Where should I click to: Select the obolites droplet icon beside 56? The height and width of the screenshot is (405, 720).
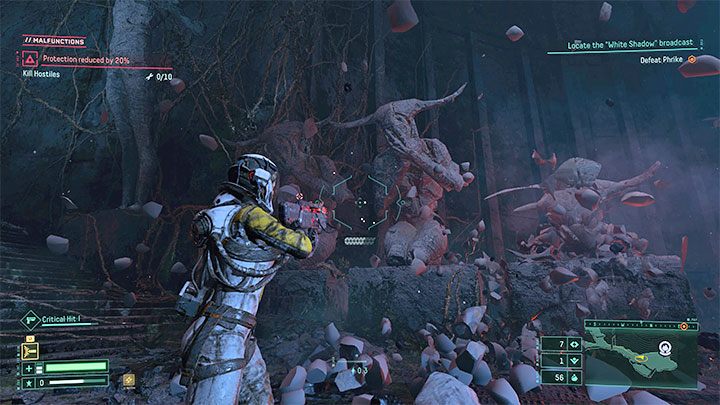click(x=573, y=379)
